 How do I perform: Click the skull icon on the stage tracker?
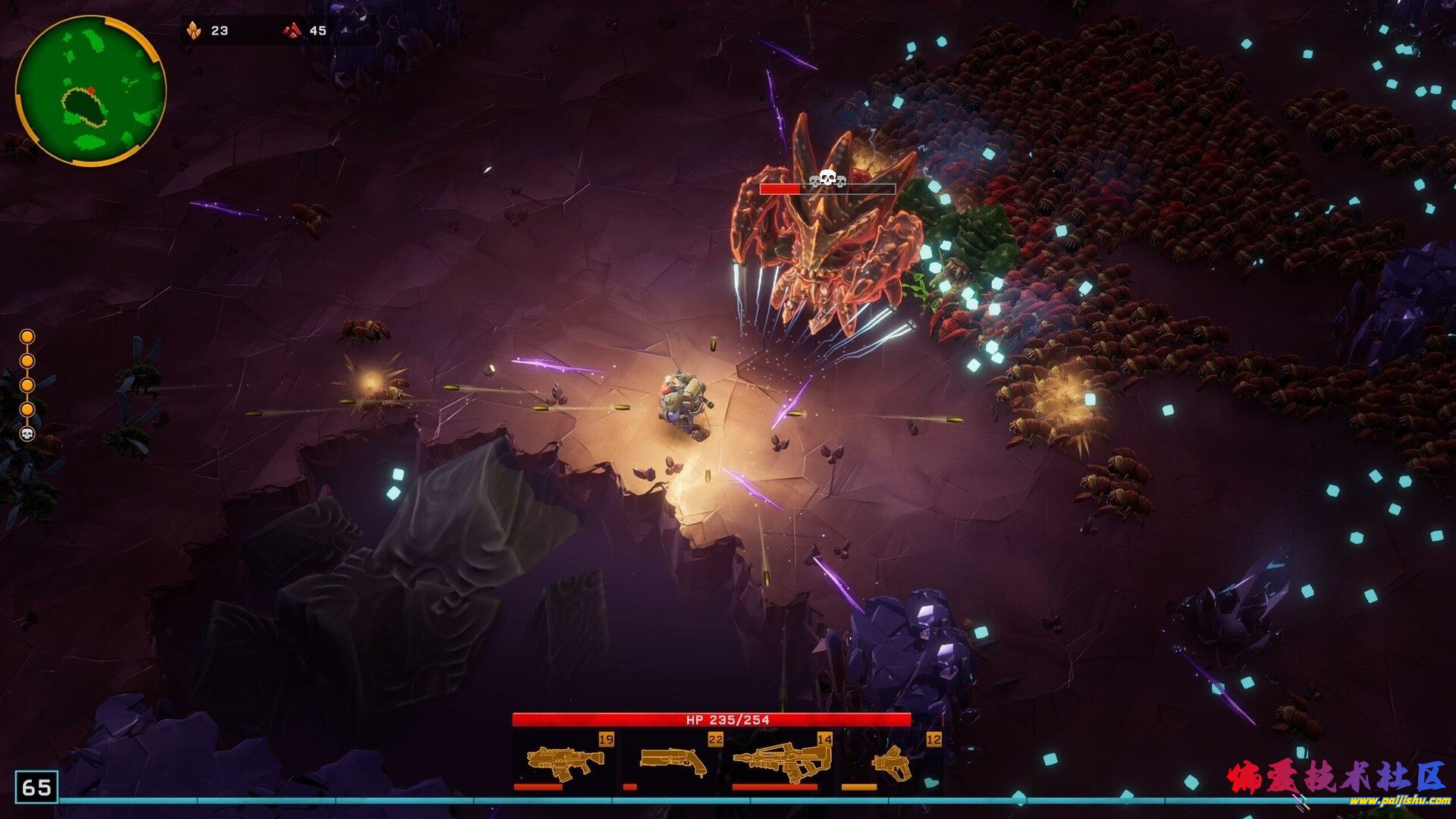(27, 435)
